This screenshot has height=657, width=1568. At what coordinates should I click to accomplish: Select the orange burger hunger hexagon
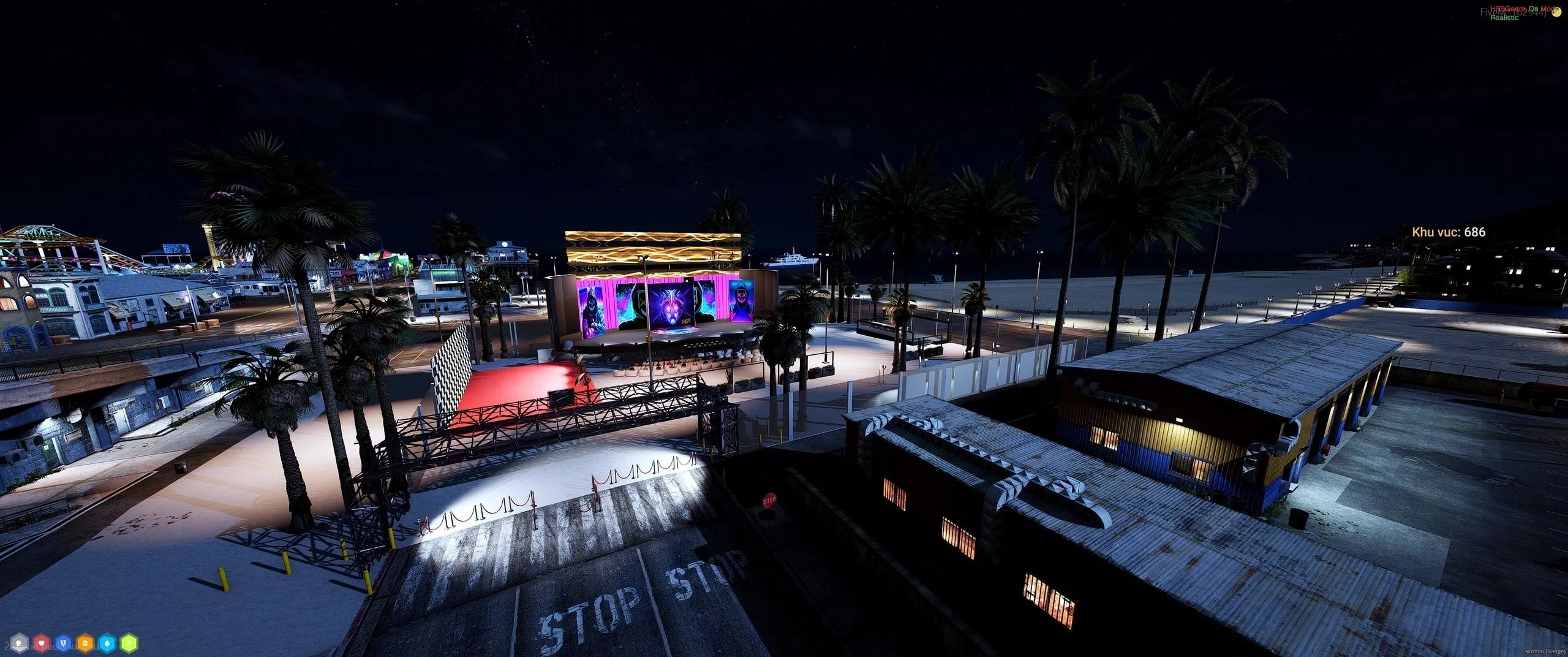tap(85, 643)
